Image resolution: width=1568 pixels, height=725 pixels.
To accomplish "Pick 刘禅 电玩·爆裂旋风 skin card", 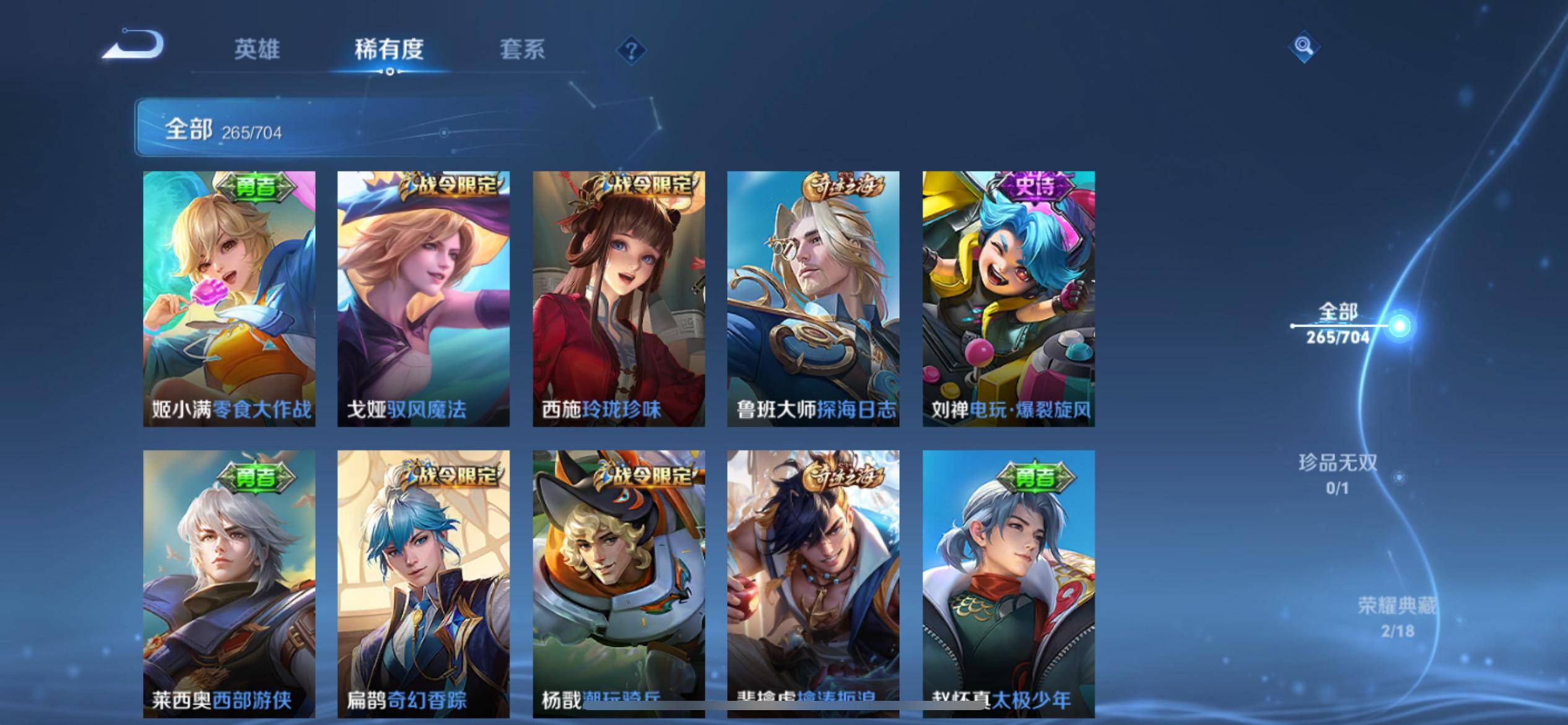I will 1008,299.
